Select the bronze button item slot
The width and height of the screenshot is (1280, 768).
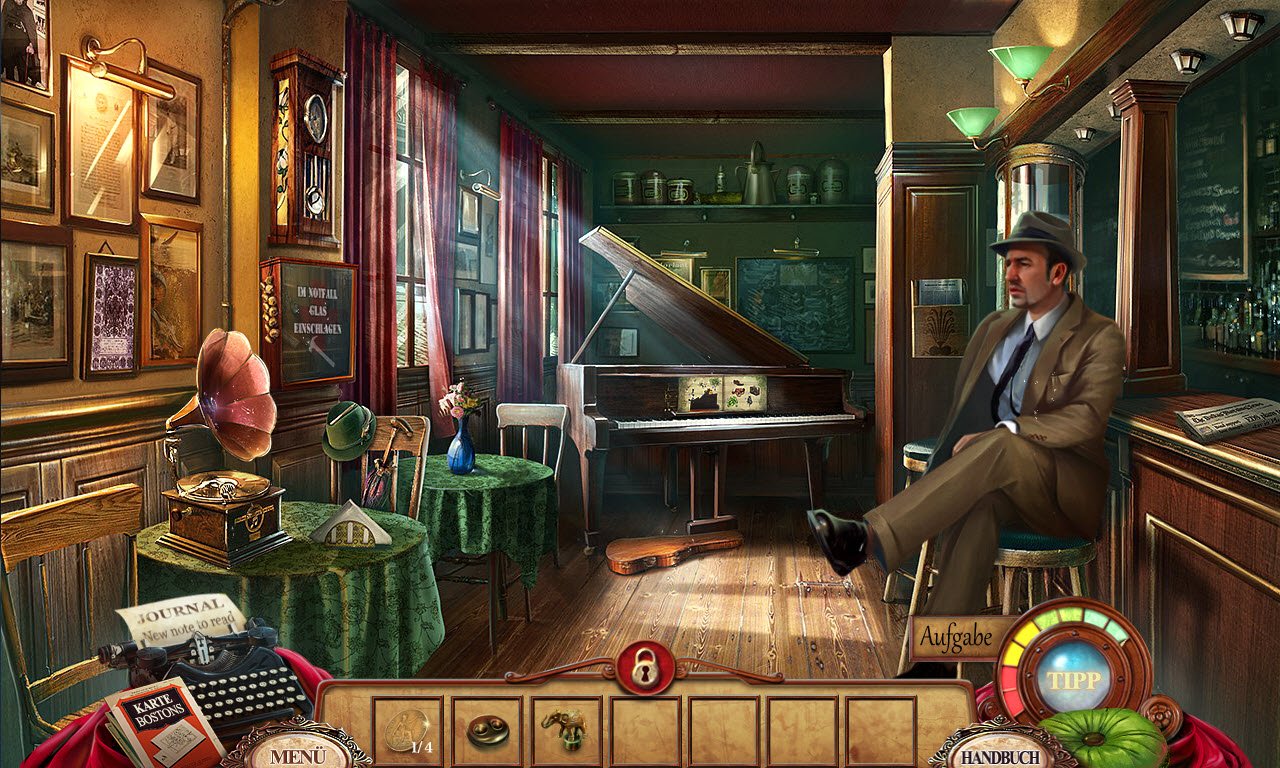tap(487, 730)
